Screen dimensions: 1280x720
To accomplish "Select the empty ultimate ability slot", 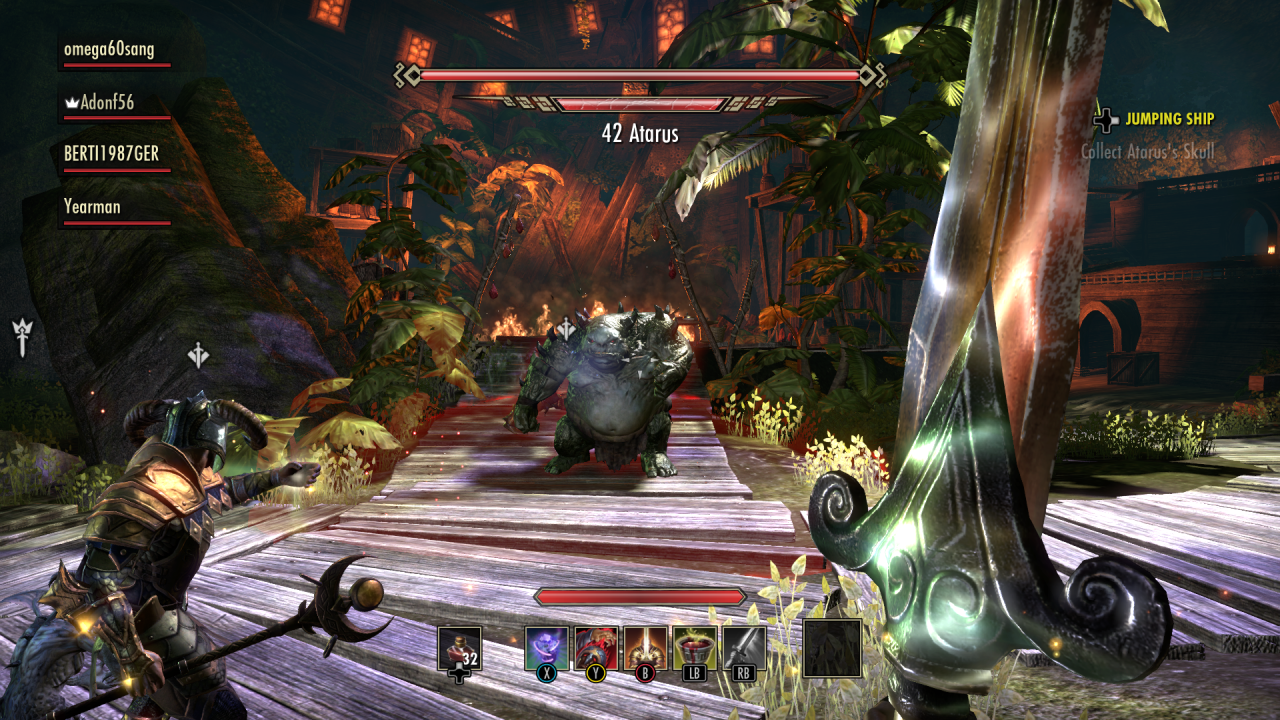I will 832,648.
